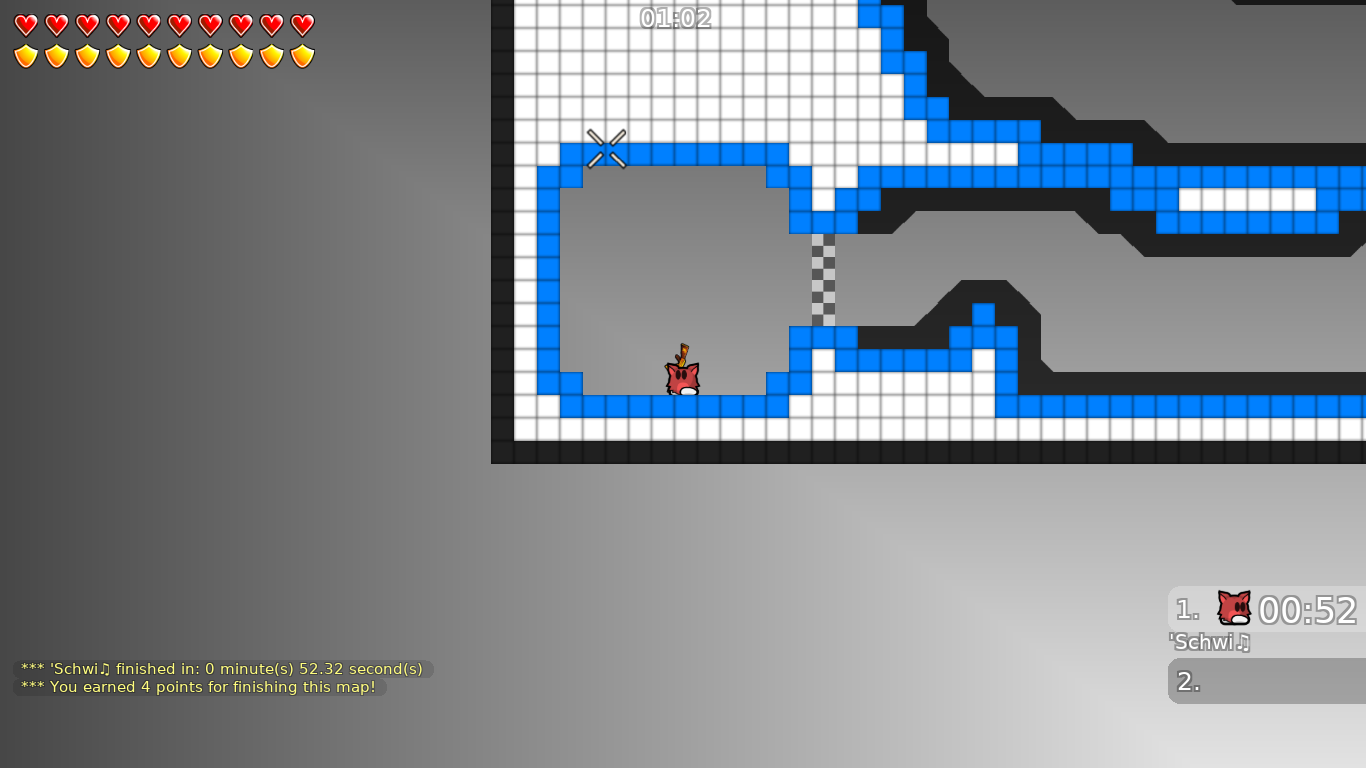This screenshot has height=768, width=1366.
Task: Click the flag atop the tee's head
Action: click(683, 352)
